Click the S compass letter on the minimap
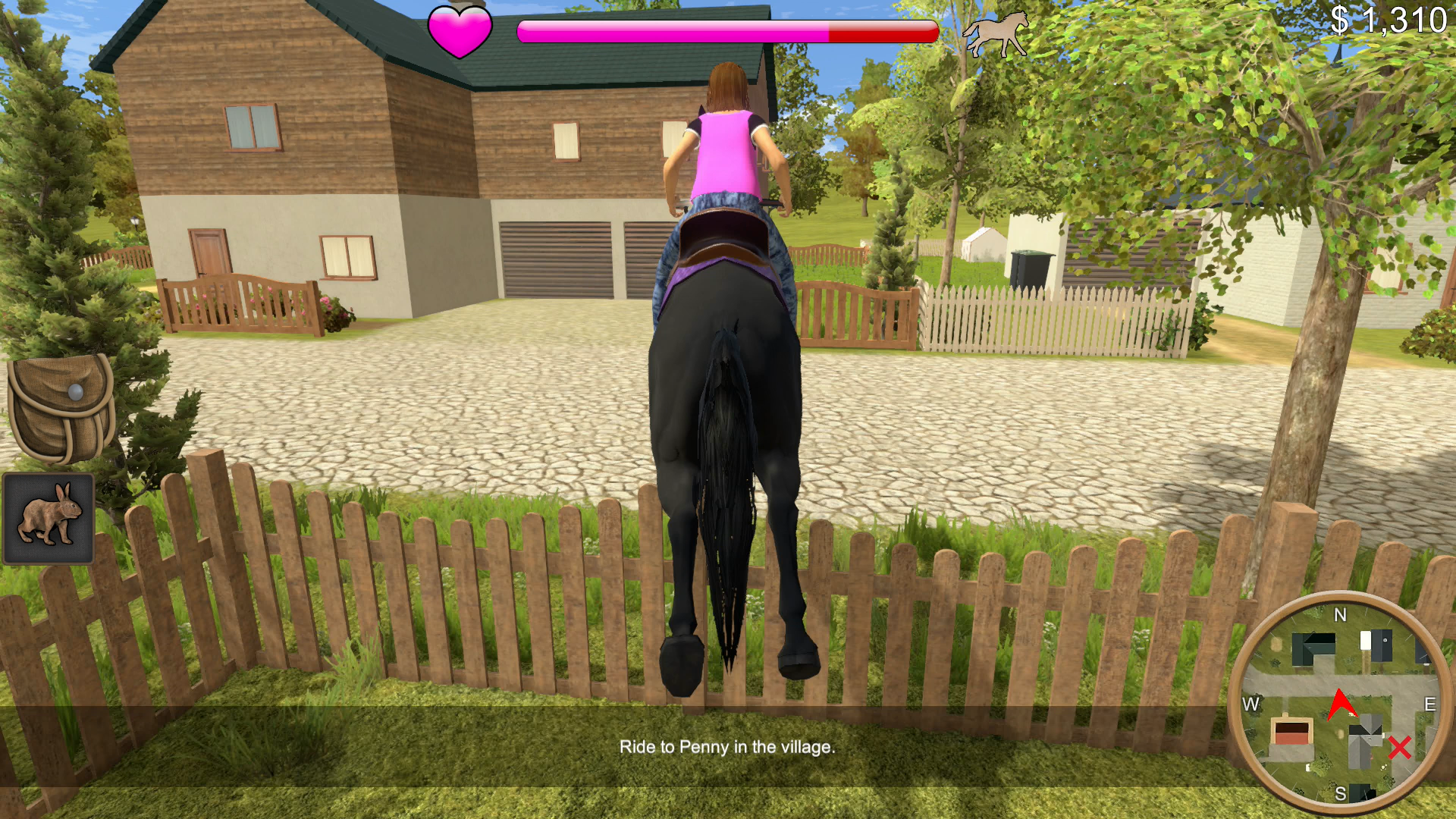Screen dimensions: 1456x819 point(1341,793)
